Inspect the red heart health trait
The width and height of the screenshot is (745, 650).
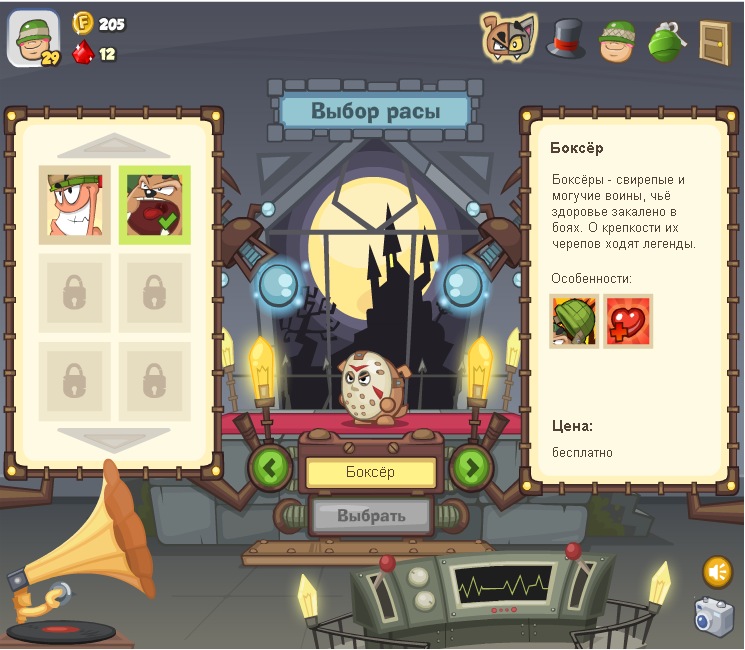(x=628, y=321)
